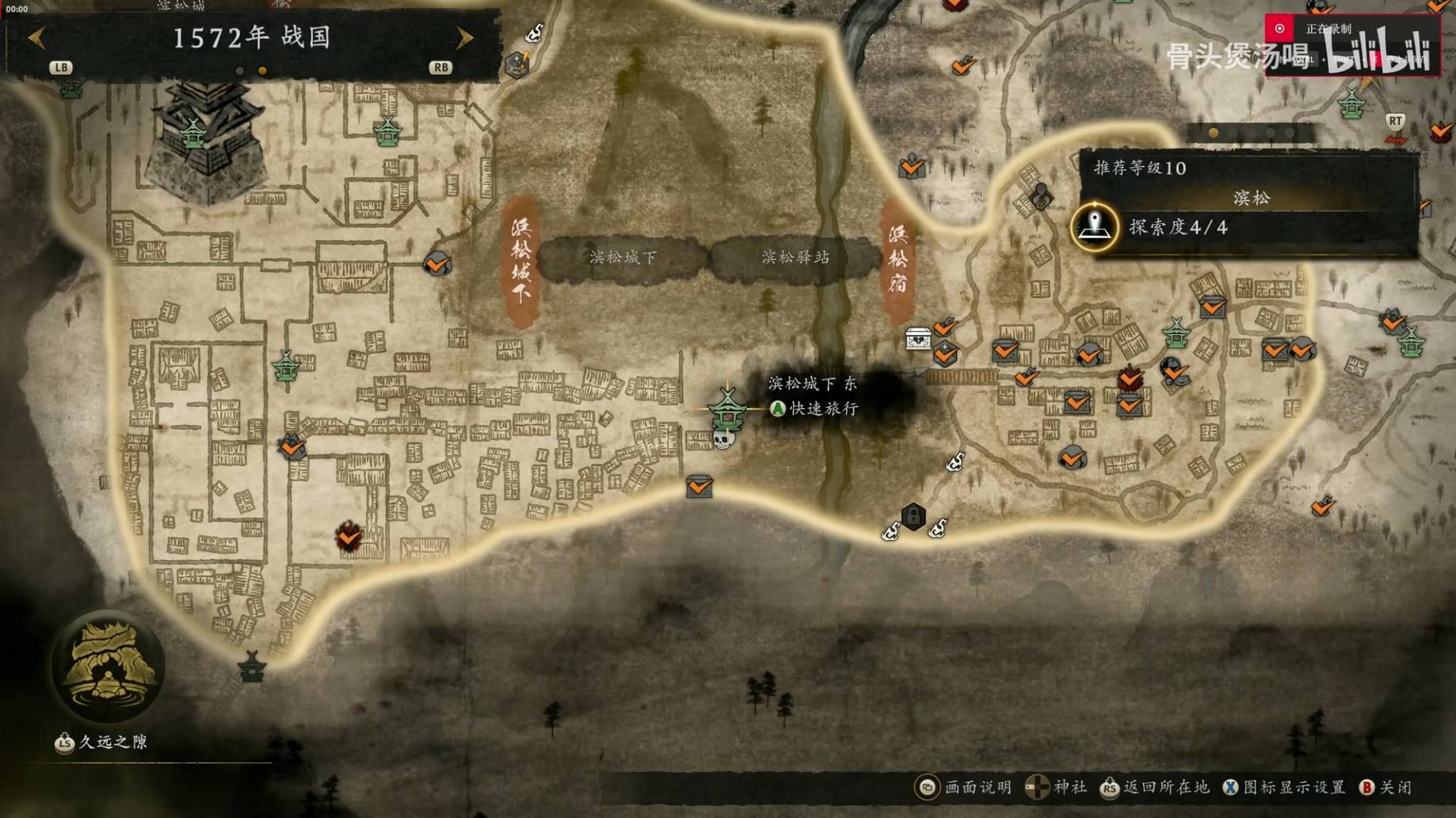Select the padlock locked-location marker
The height and width of the screenshot is (818, 1456).
pyautogui.click(x=913, y=517)
